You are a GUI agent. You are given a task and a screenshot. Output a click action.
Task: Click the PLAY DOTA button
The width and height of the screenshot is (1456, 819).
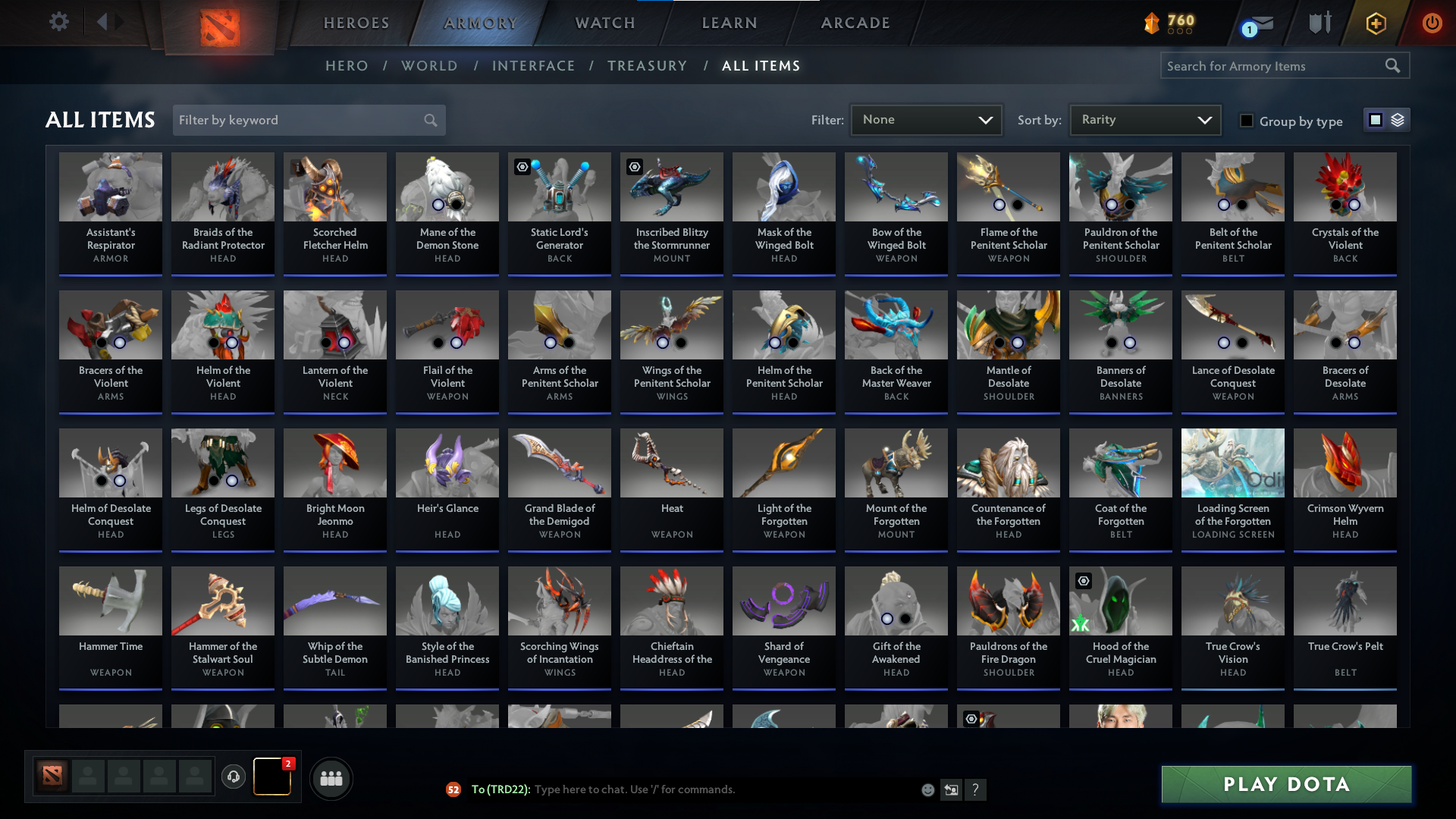(1285, 784)
